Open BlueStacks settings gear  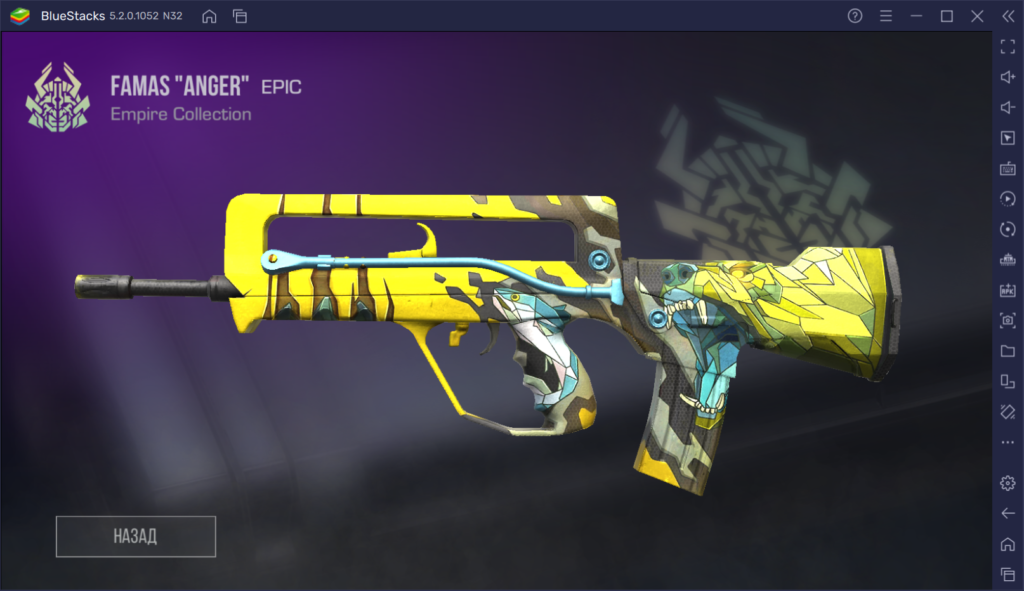pyautogui.click(x=1007, y=483)
